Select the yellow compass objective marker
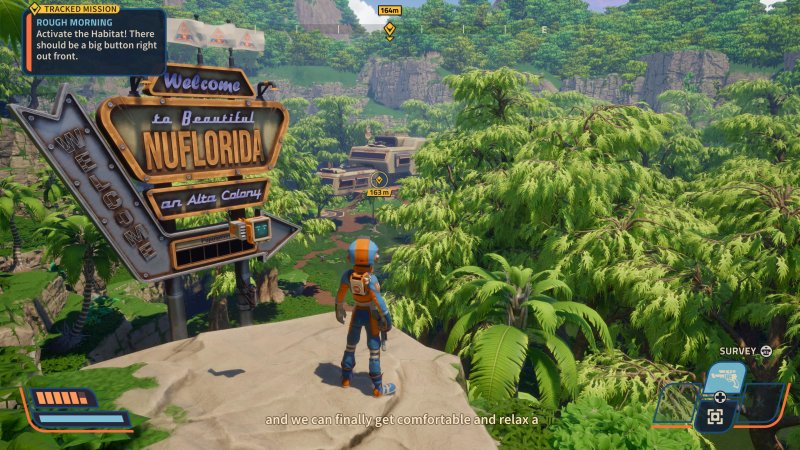800x450 pixels. (389, 28)
